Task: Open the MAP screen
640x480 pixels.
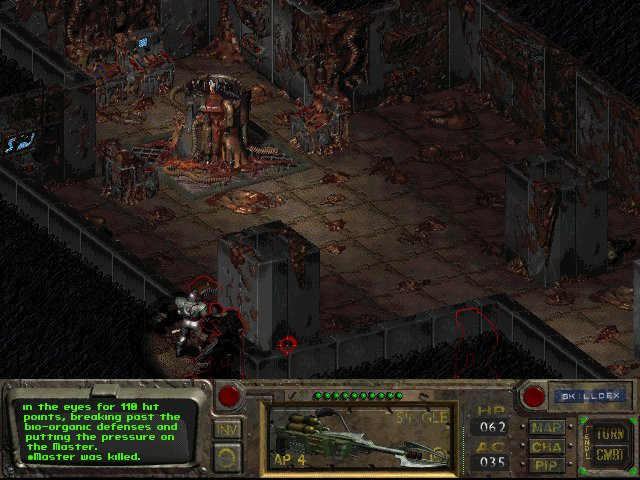Action: (547, 428)
